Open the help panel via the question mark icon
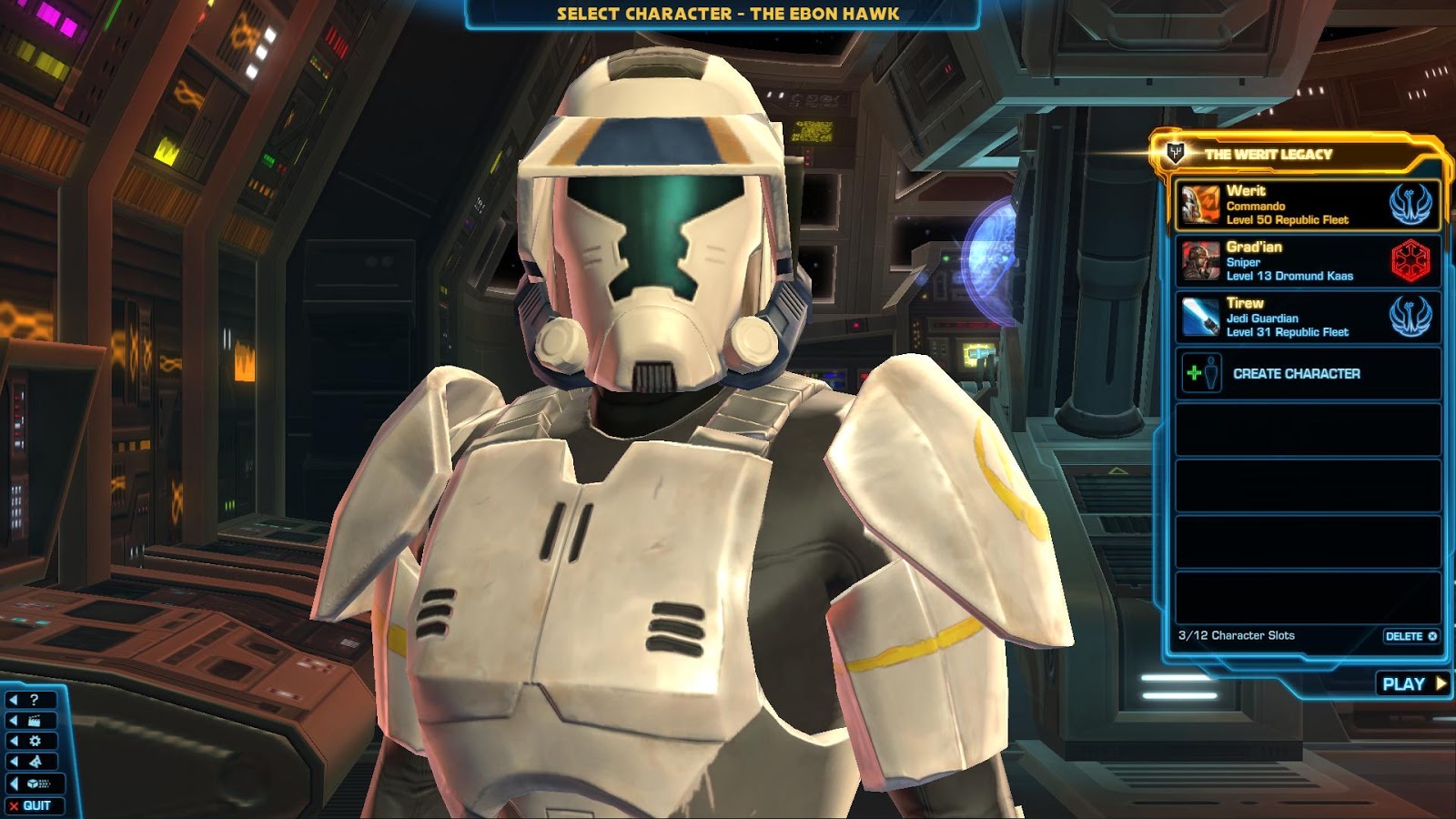Viewport: 1456px width, 819px height. pyautogui.click(x=36, y=700)
